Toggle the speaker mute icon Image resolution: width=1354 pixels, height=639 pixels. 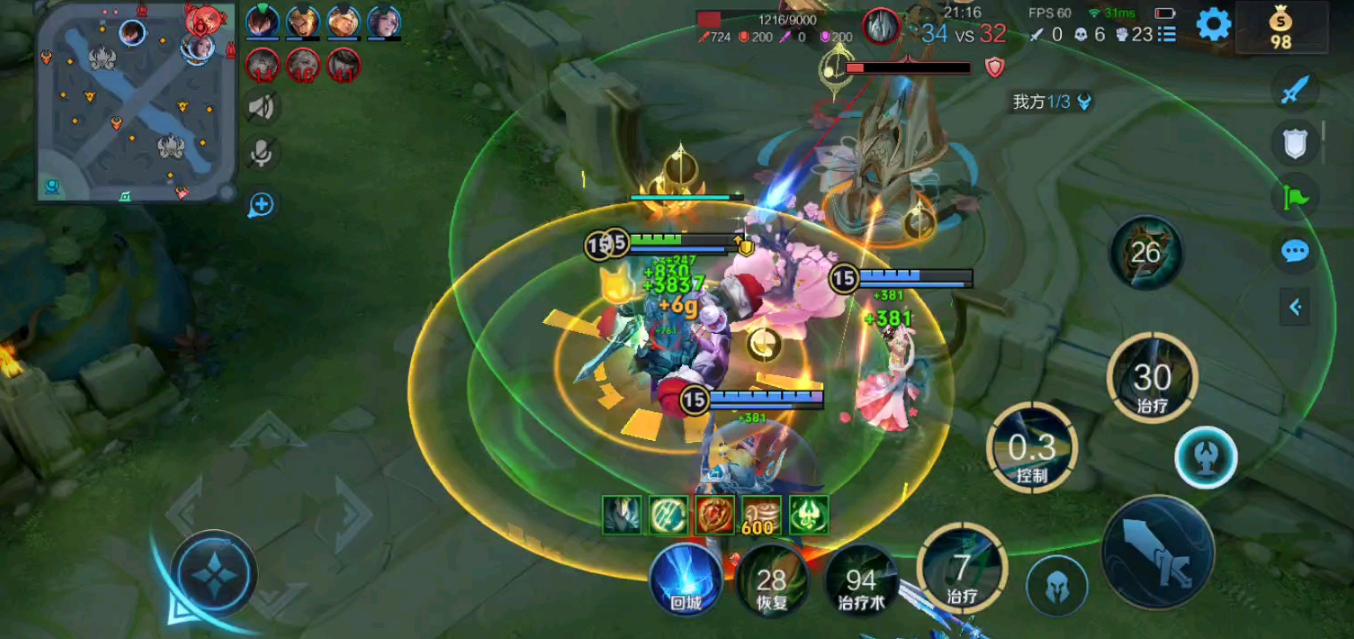(262, 107)
